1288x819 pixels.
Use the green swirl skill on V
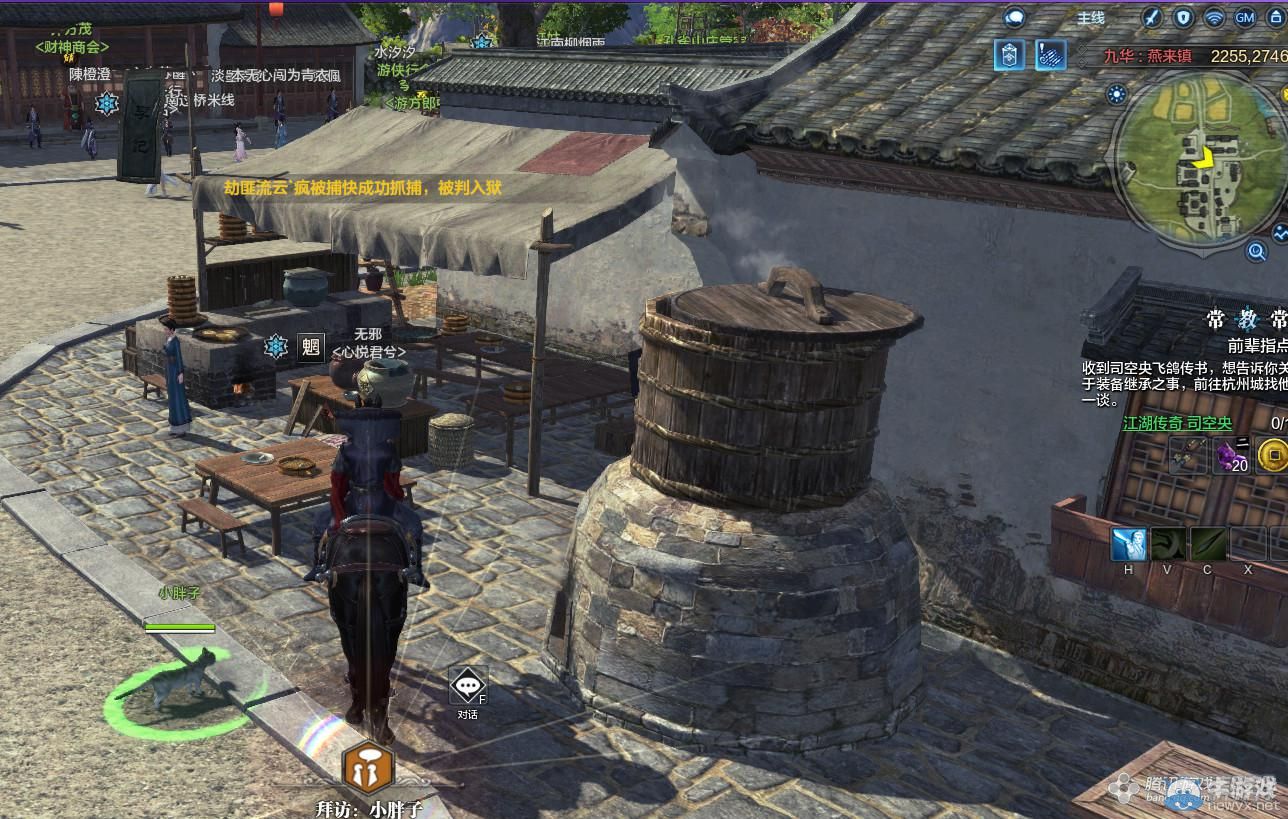pyautogui.click(x=1168, y=545)
